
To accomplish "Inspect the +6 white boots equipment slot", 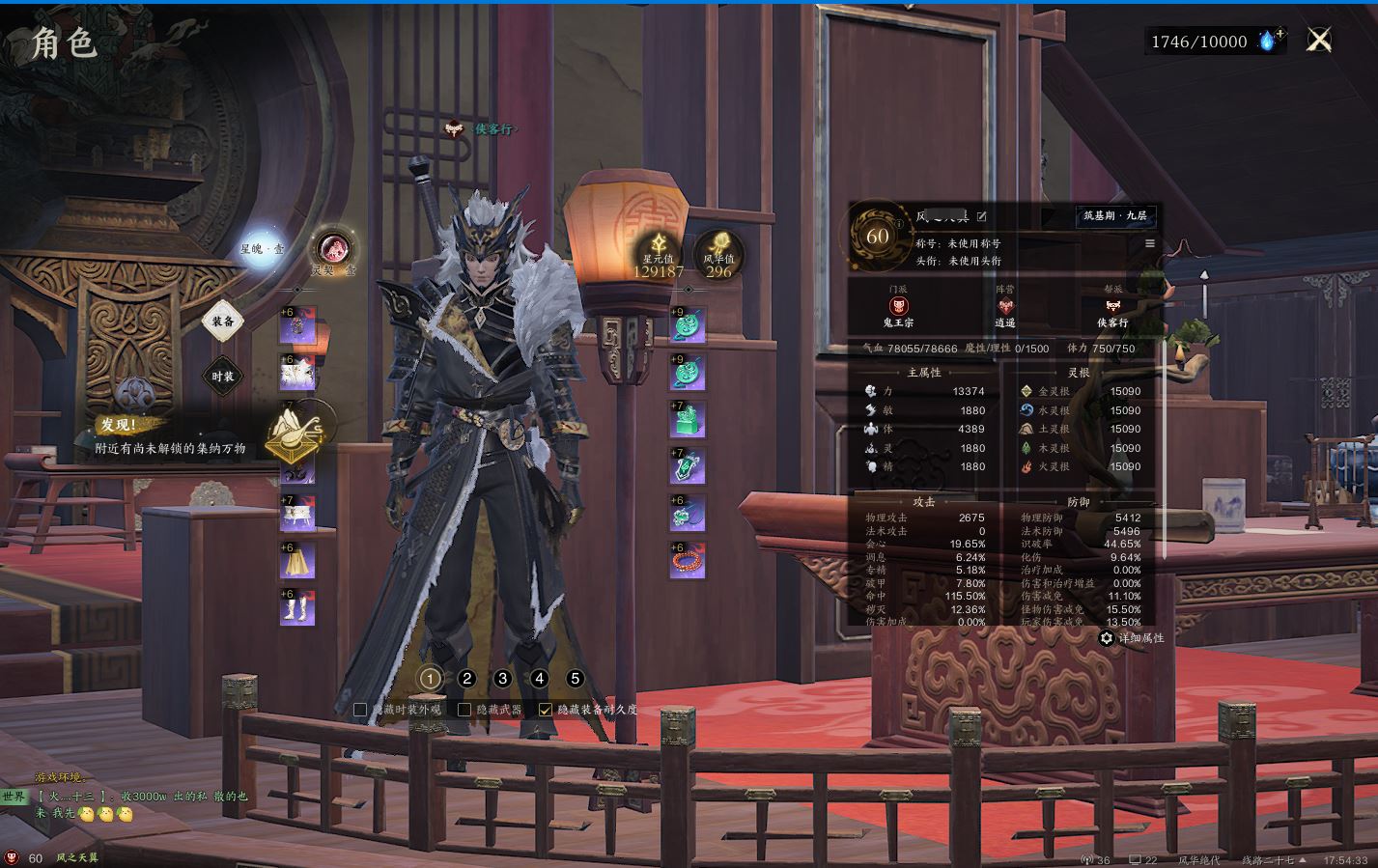I will coord(297,608).
